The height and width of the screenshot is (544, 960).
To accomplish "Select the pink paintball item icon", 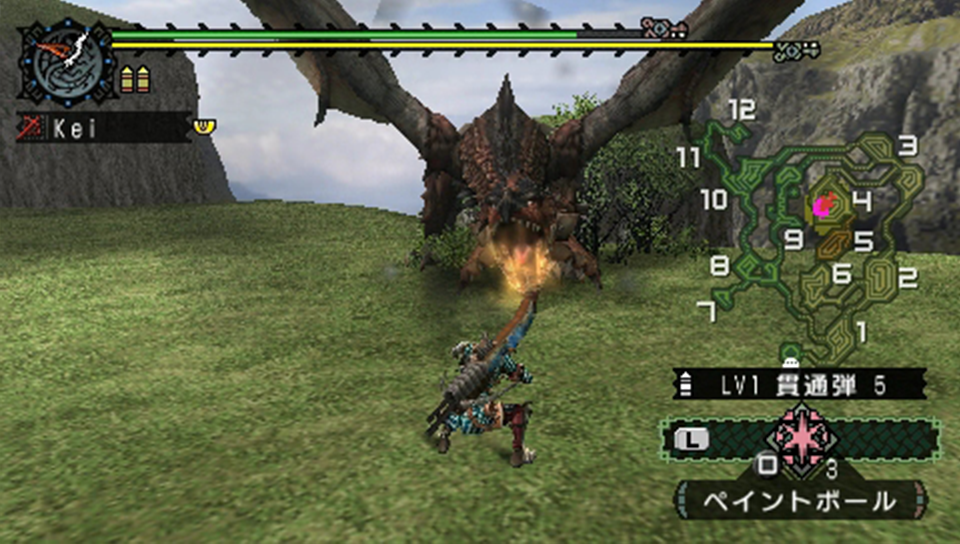I will coord(801,437).
